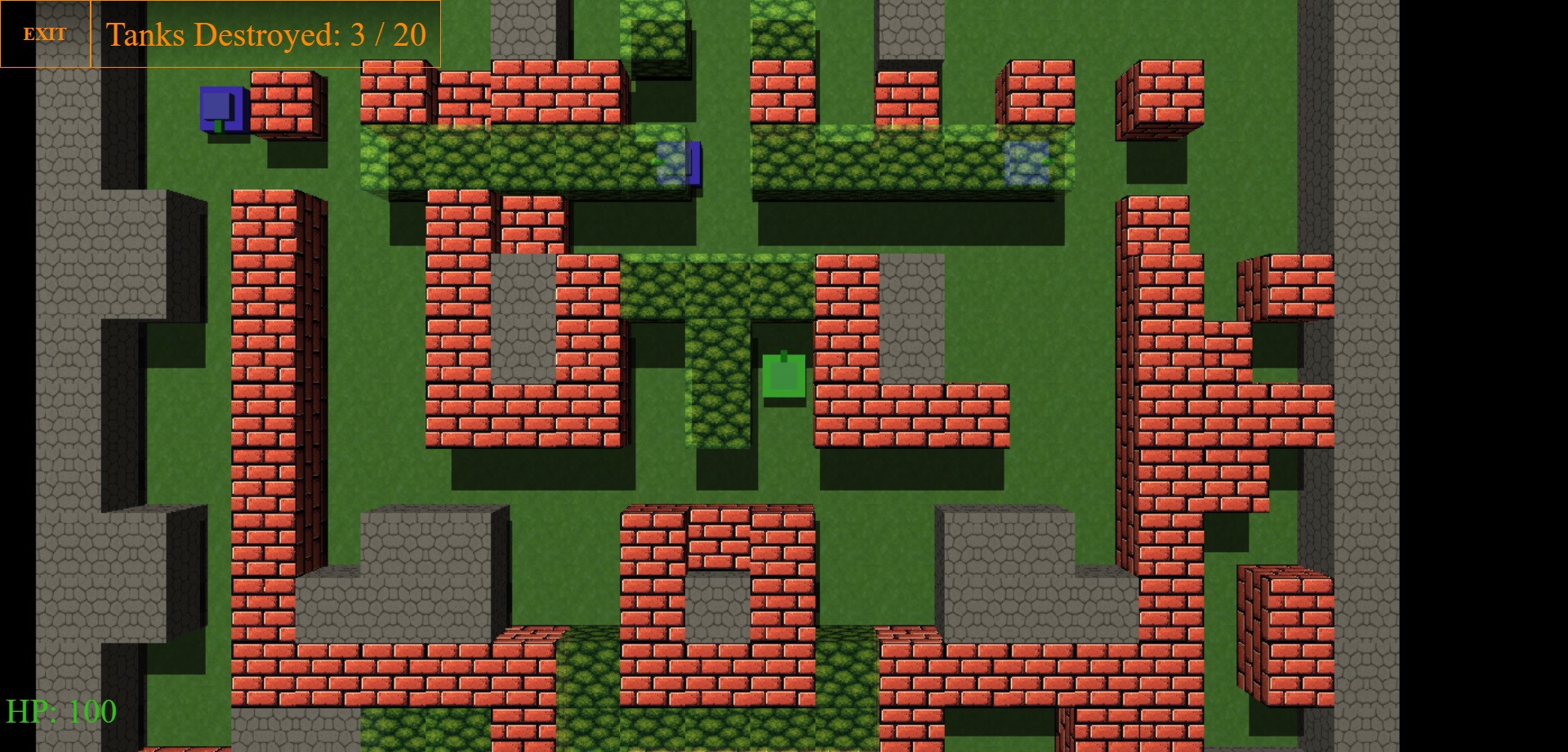Screen dimensions: 1568x752
Task: Click the HP: 100 indicator
Action: [61, 710]
